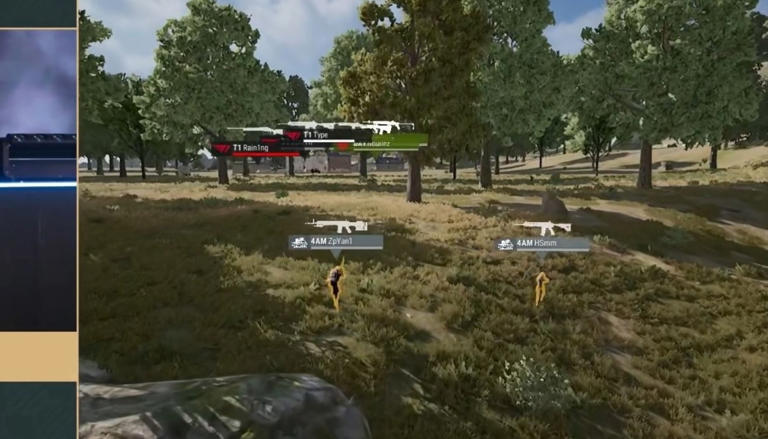Viewport: 768px width, 439px height.
Task: Select the 4AM ZpYan1 player nameplate
Action: [336, 242]
